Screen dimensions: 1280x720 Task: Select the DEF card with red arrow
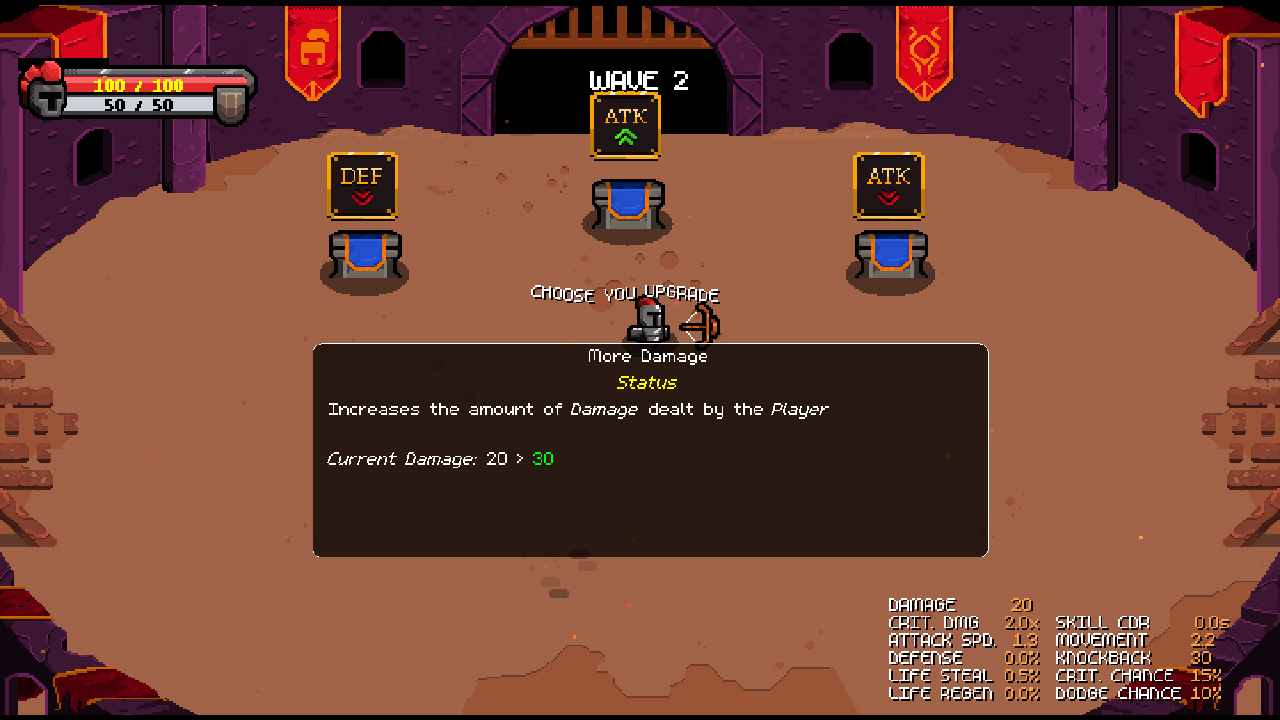click(362, 187)
